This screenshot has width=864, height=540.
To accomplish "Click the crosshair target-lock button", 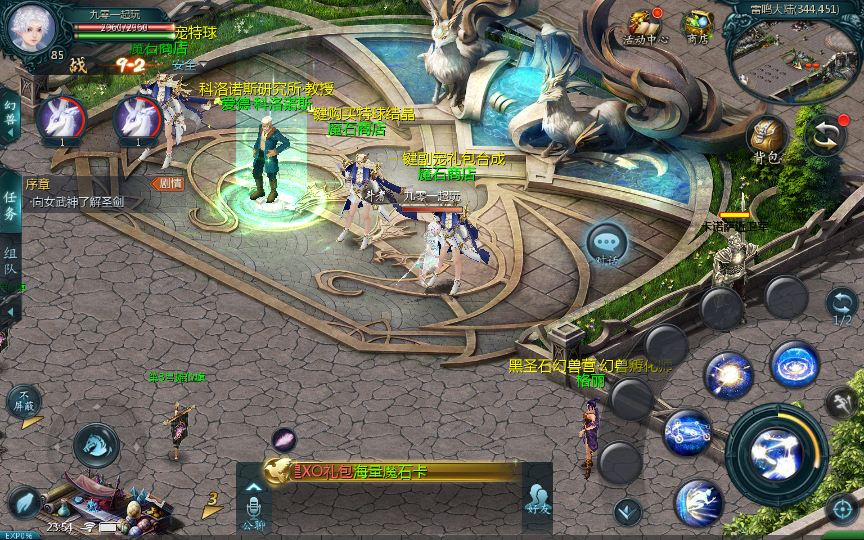I will tap(842, 507).
